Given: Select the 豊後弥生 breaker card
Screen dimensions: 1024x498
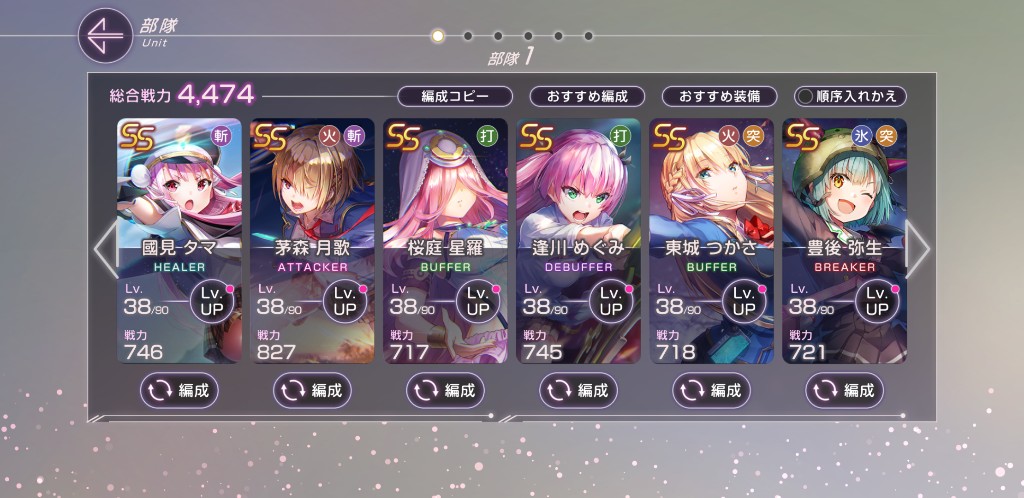Looking at the screenshot, I should pyautogui.click(x=844, y=200).
